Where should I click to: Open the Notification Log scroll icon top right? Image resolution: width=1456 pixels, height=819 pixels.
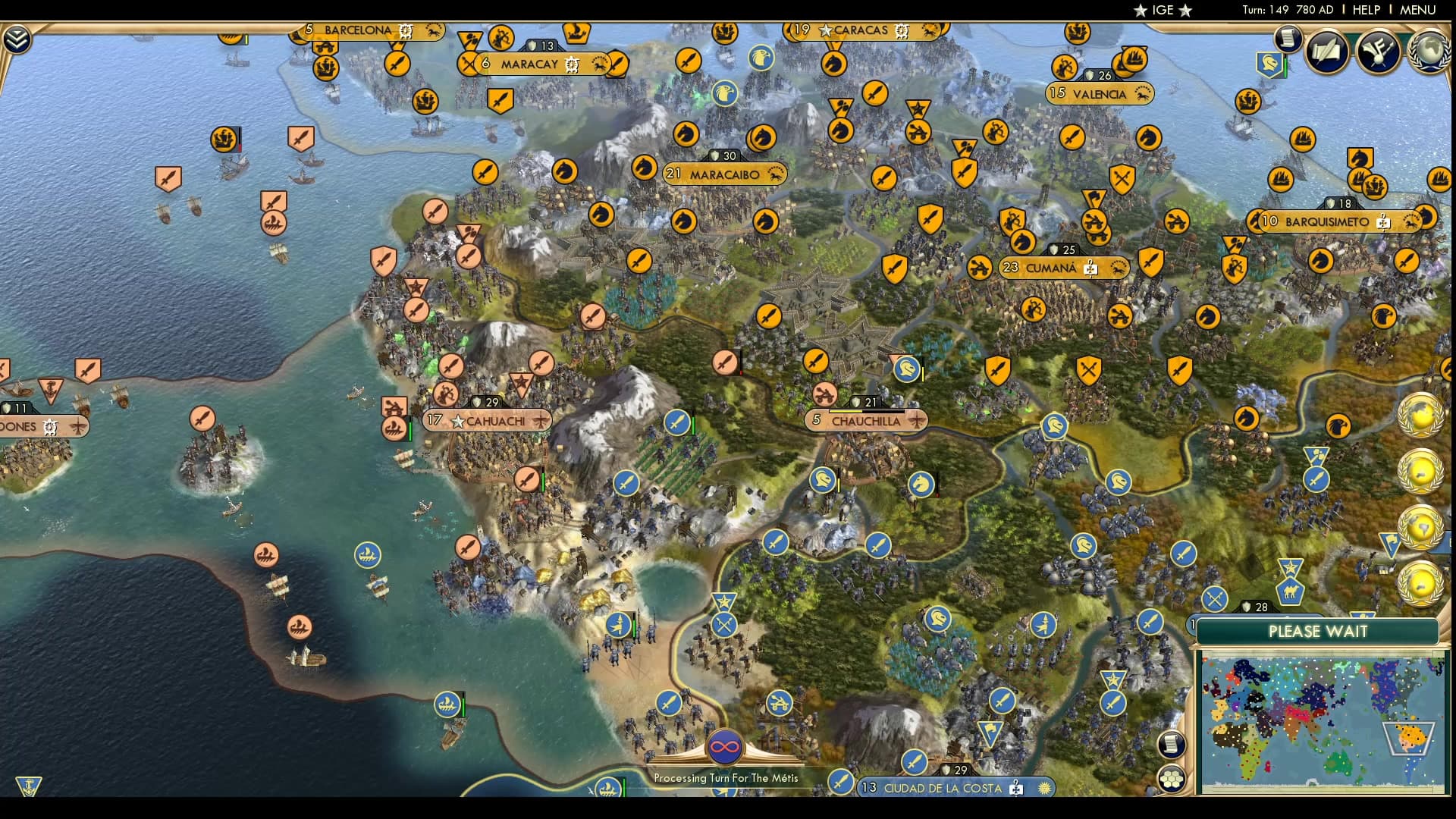pyautogui.click(x=1287, y=39)
